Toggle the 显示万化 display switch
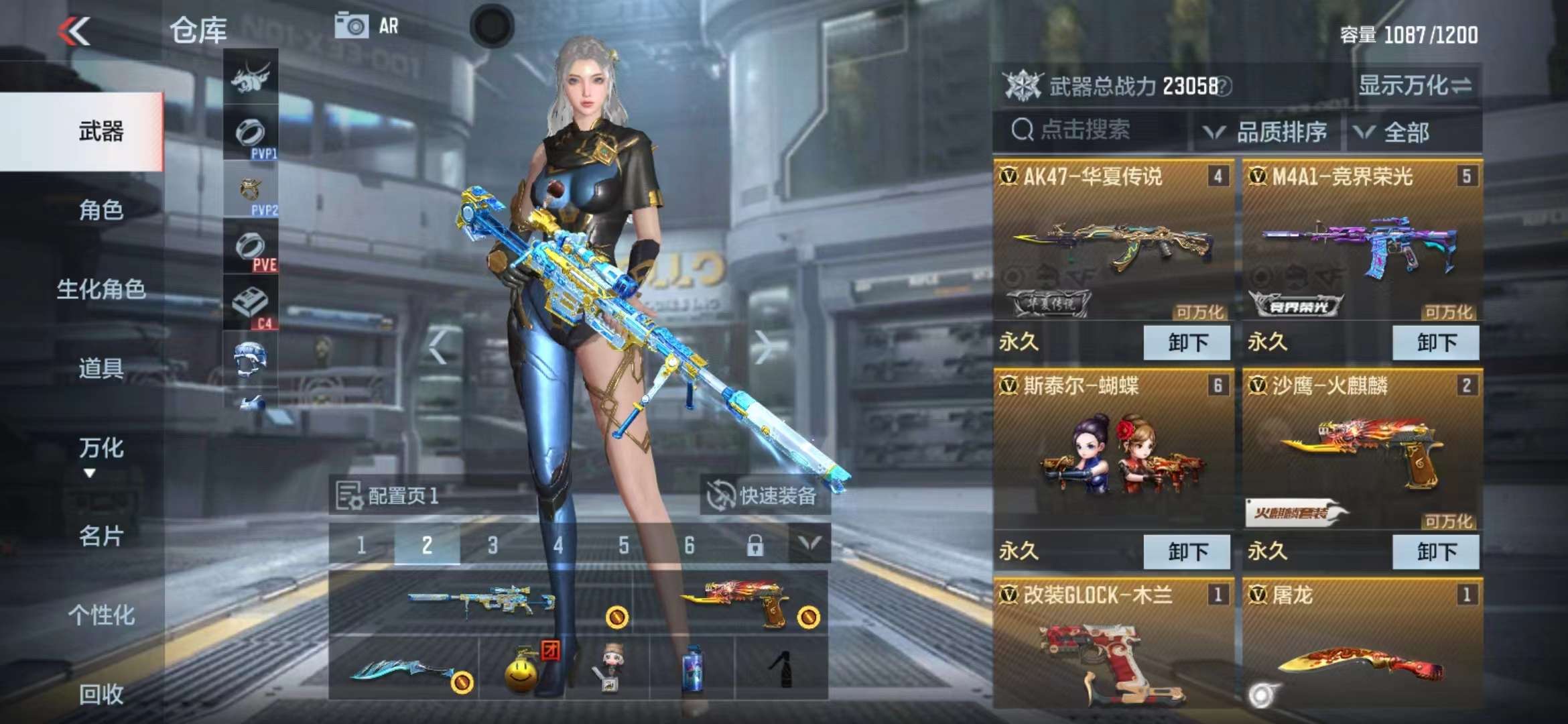1568x724 pixels. [x=1414, y=85]
